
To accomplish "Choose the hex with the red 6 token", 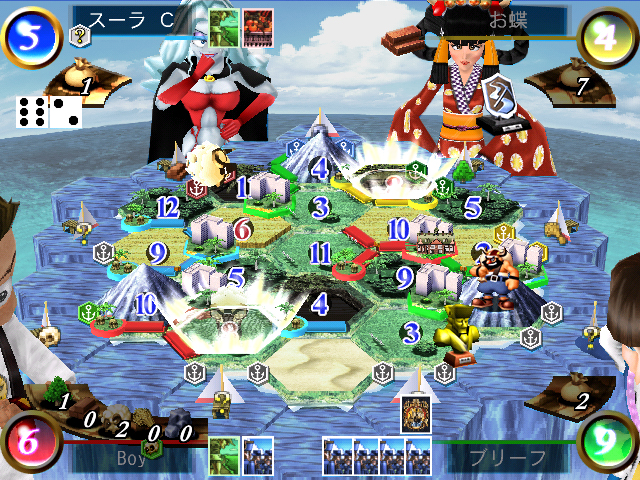I will pos(243,231).
